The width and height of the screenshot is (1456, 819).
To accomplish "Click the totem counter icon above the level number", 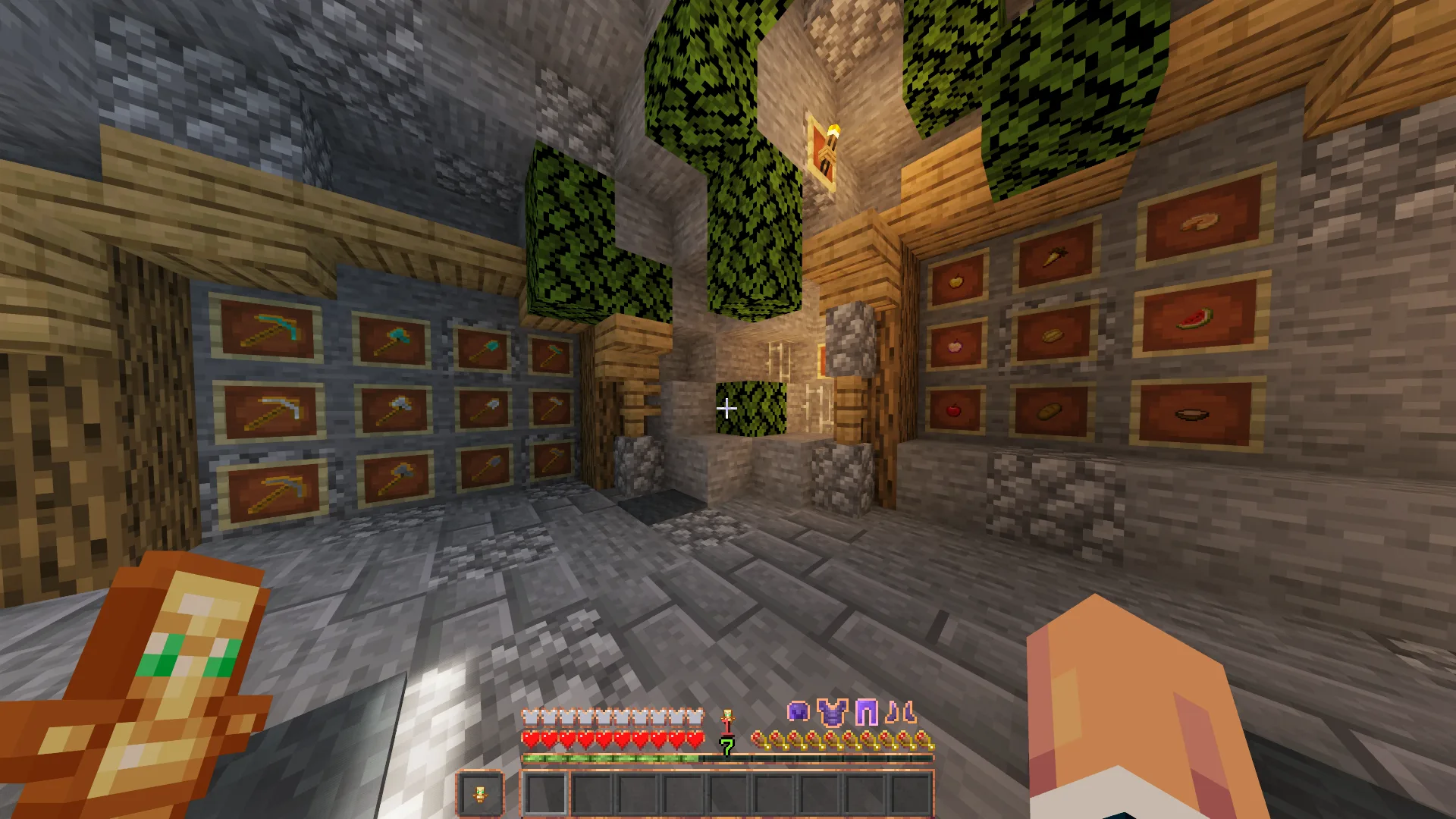I will click(x=727, y=720).
